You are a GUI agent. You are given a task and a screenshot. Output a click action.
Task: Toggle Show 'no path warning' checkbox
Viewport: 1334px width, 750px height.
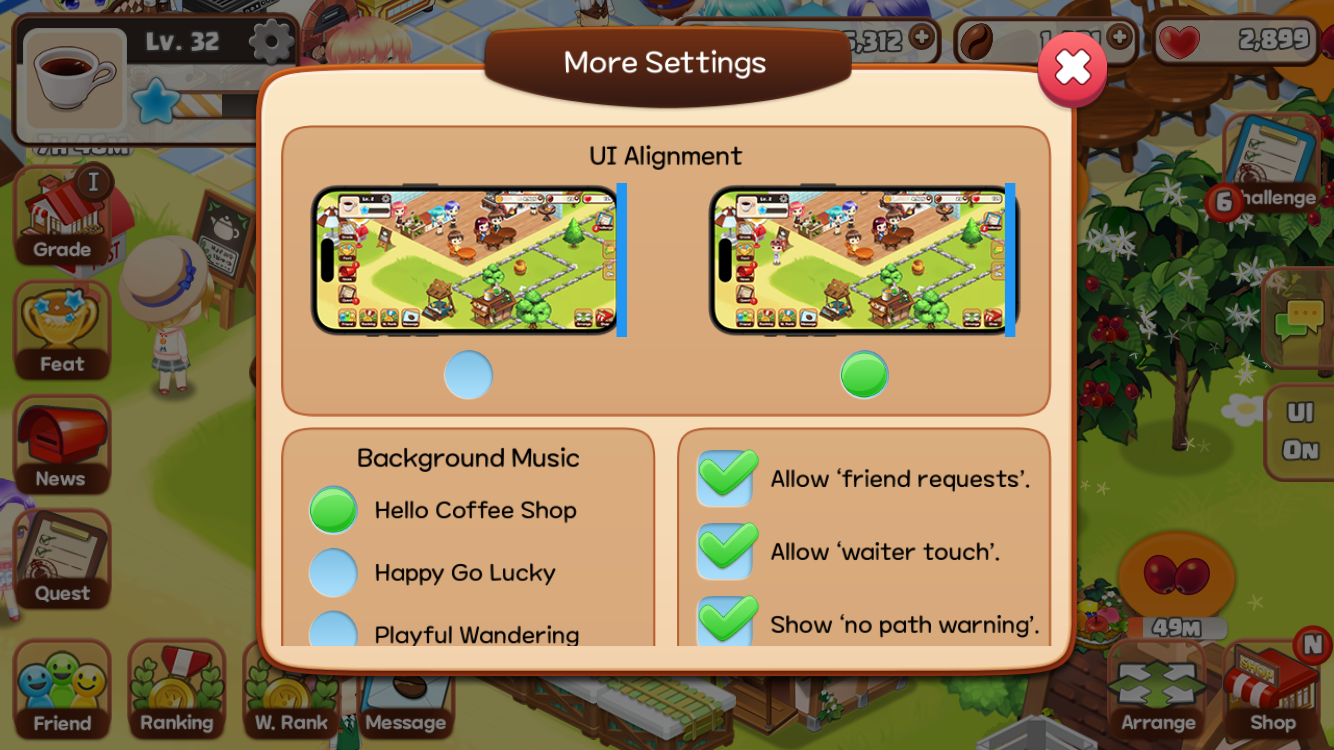[726, 623]
